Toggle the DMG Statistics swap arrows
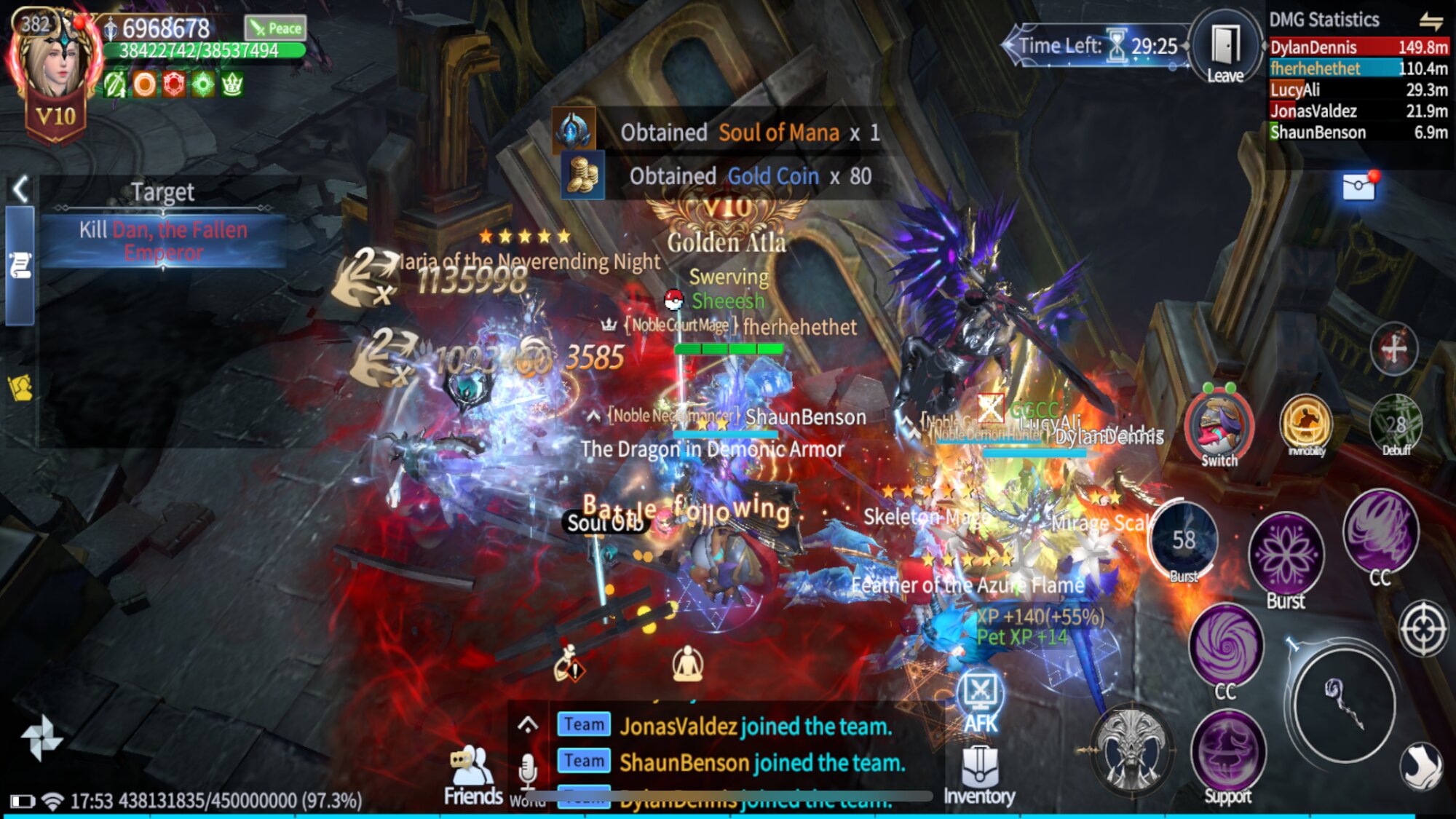 pos(1431,20)
